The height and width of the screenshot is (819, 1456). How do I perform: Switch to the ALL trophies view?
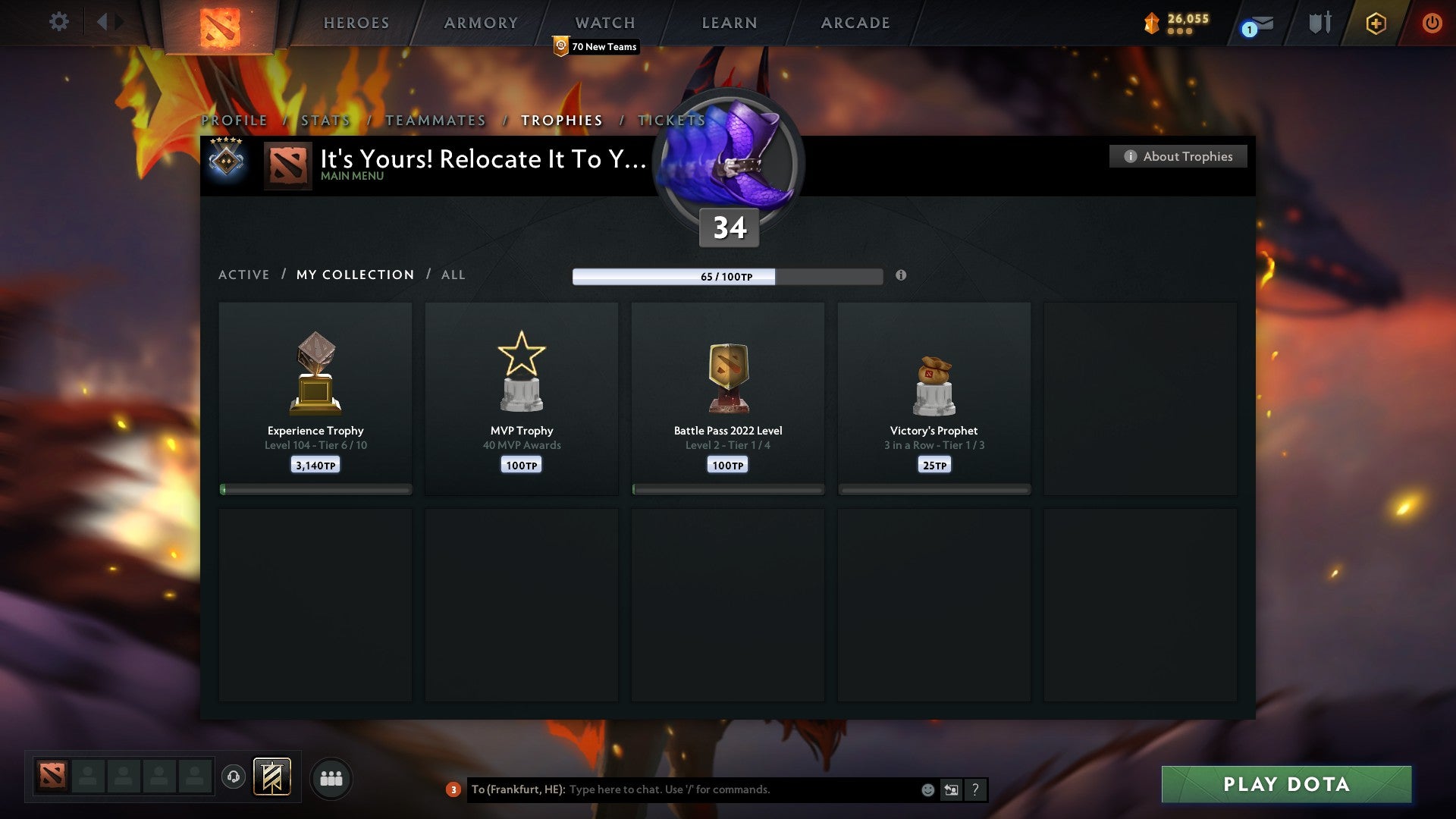pyautogui.click(x=453, y=275)
